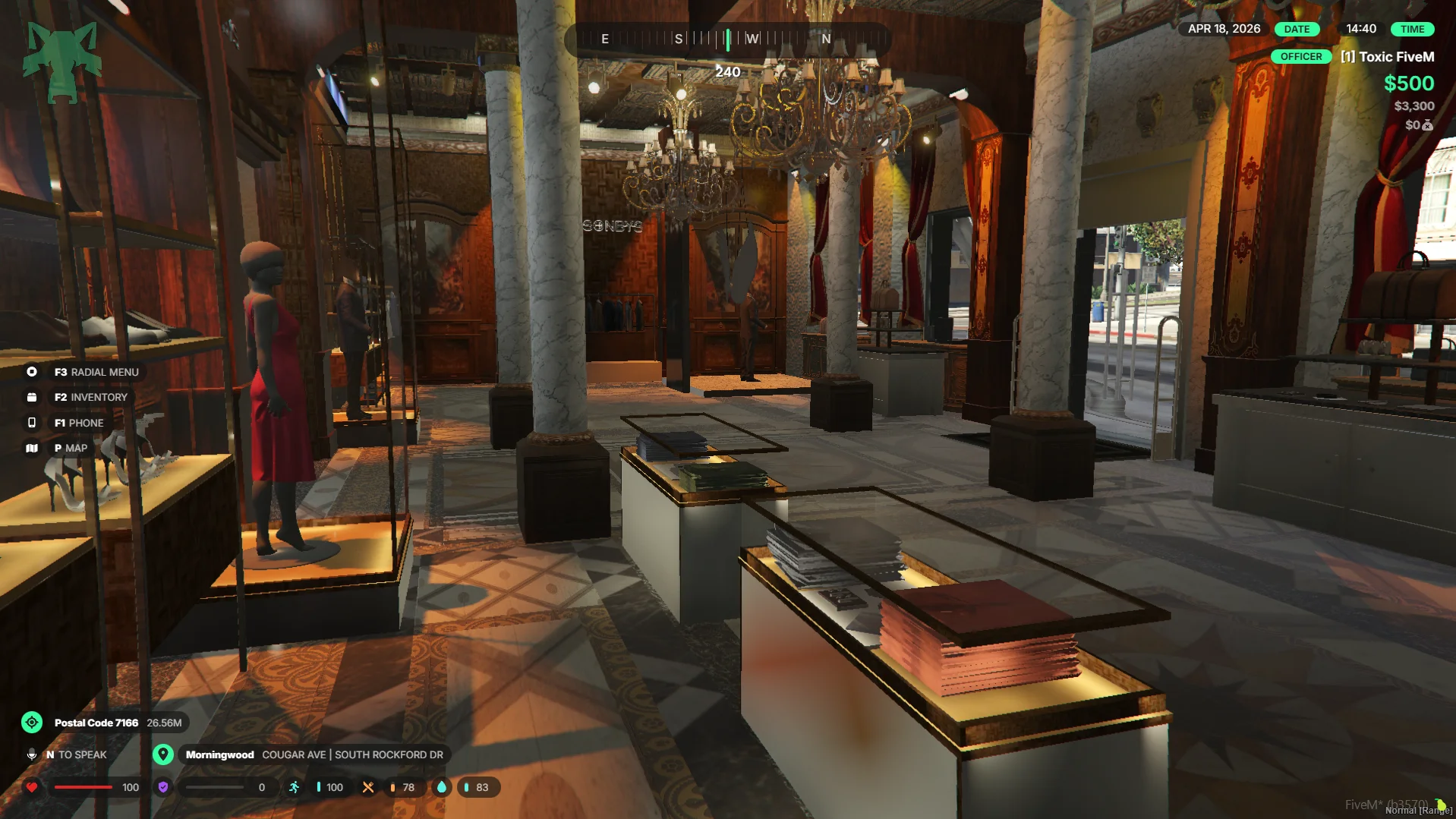Screen dimensions: 1456x819
Task: Toggle the microphone voice icon
Action: [x=32, y=754]
